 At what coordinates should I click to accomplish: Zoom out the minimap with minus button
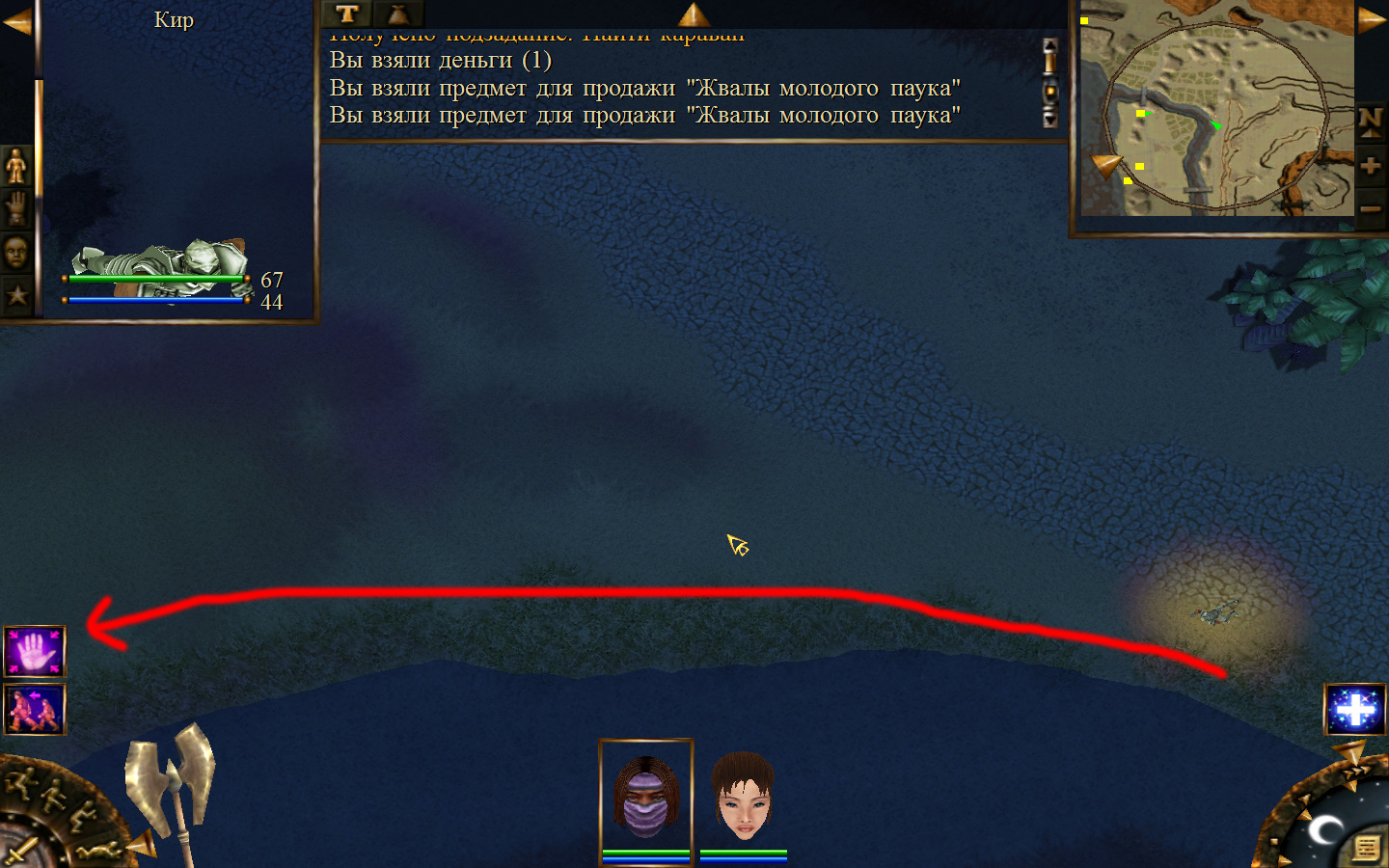tap(1370, 208)
